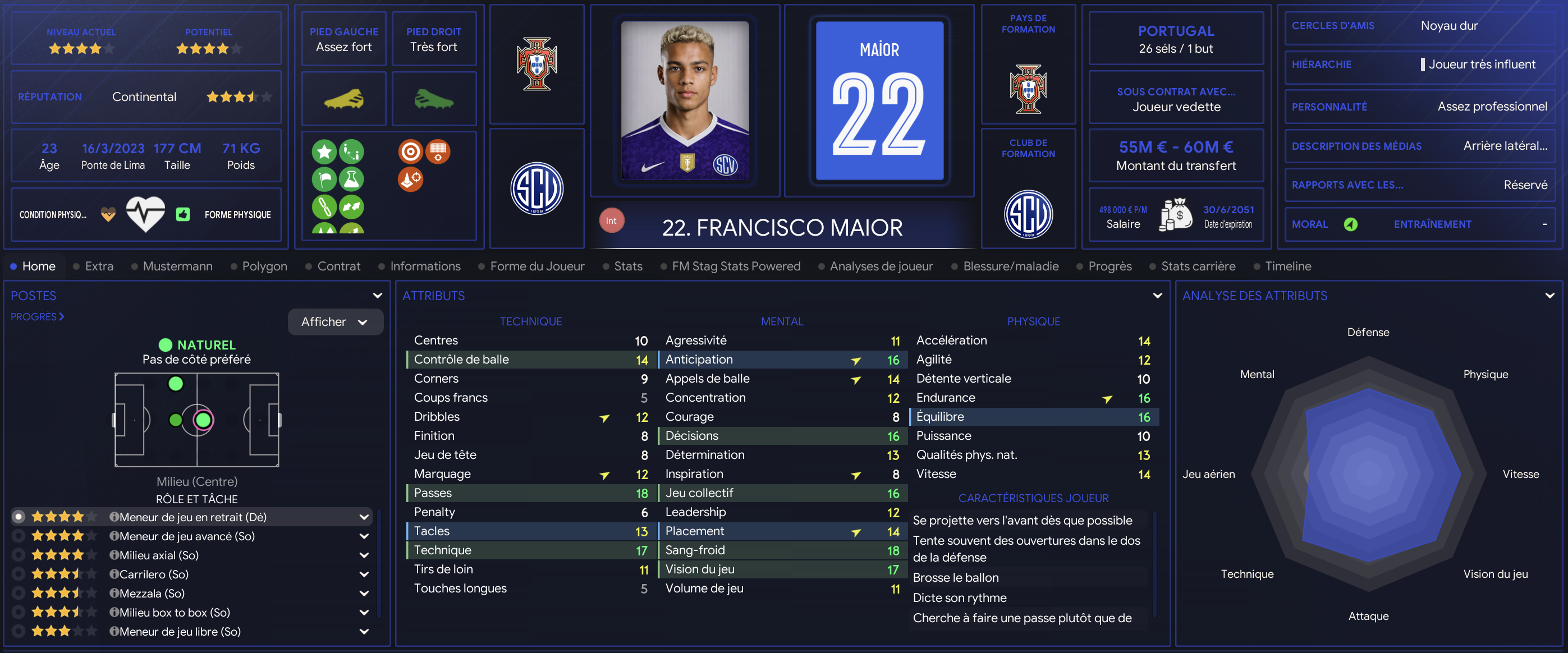The height and width of the screenshot is (653, 1568).
Task: Open the Stats carrière tab
Action: click(1197, 266)
